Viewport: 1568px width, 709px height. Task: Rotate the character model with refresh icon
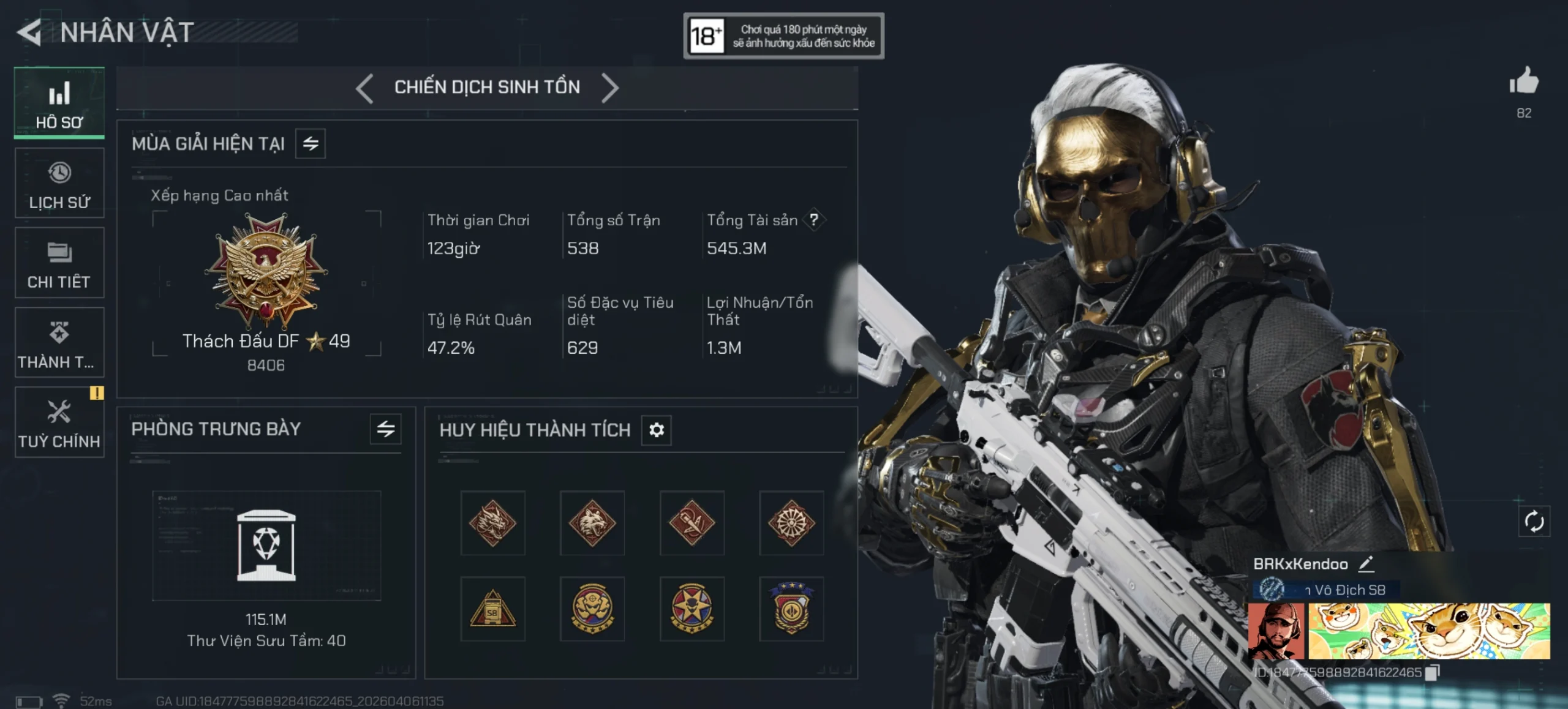(x=1534, y=522)
